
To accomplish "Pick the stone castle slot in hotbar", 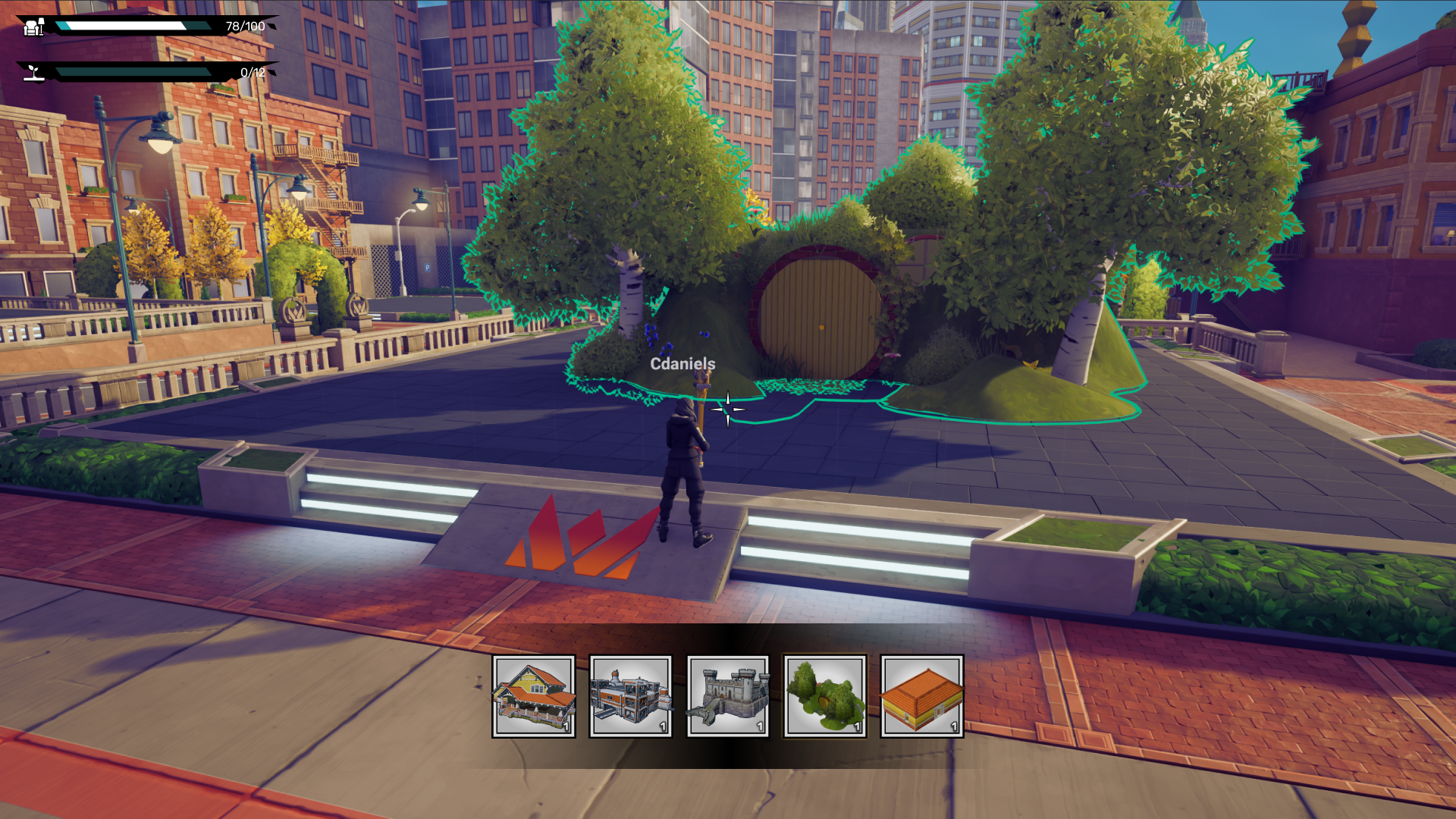I will [728, 696].
